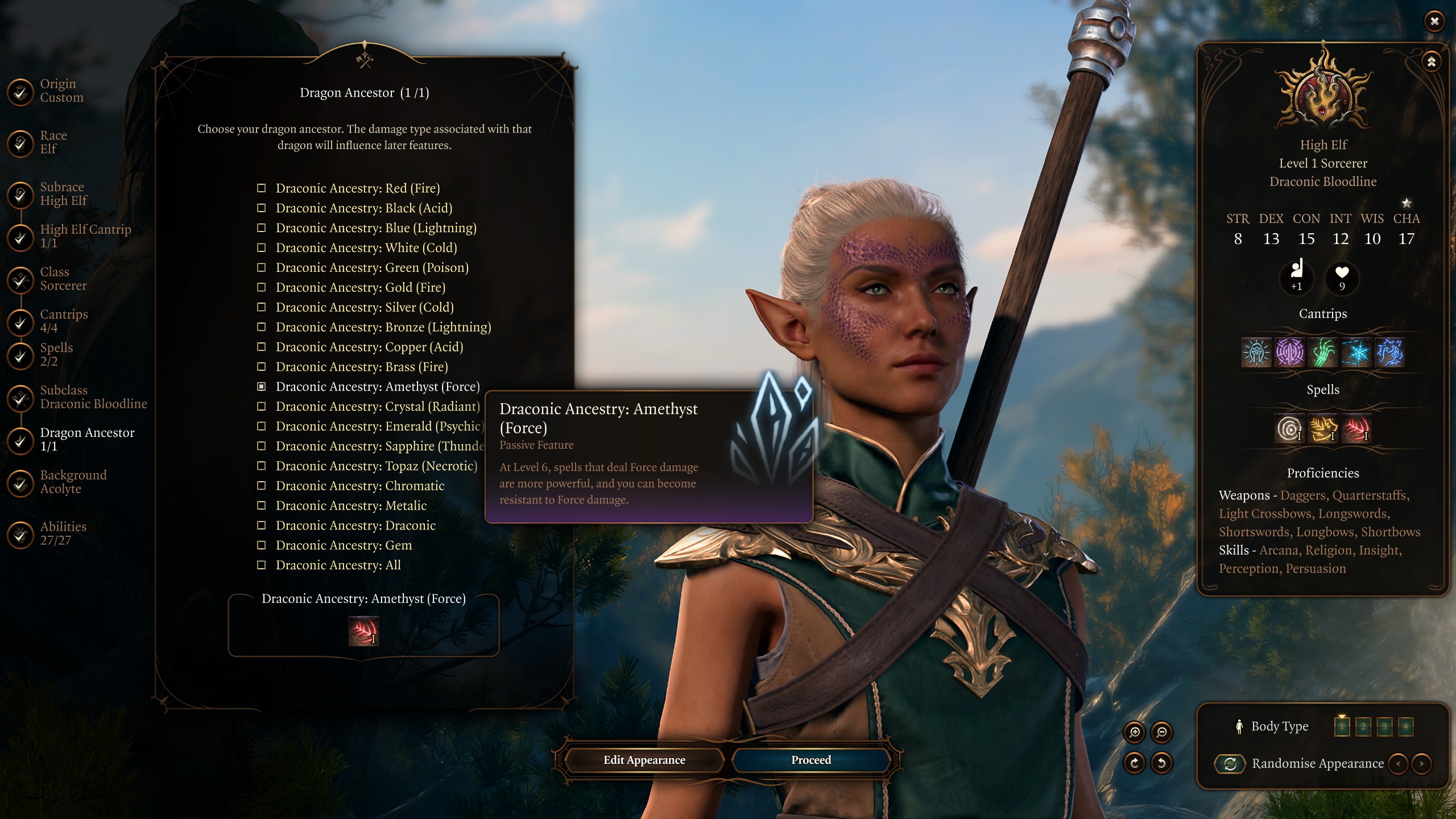Open the Abilities step
The width and height of the screenshot is (1456, 819).
tap(63, 533)
